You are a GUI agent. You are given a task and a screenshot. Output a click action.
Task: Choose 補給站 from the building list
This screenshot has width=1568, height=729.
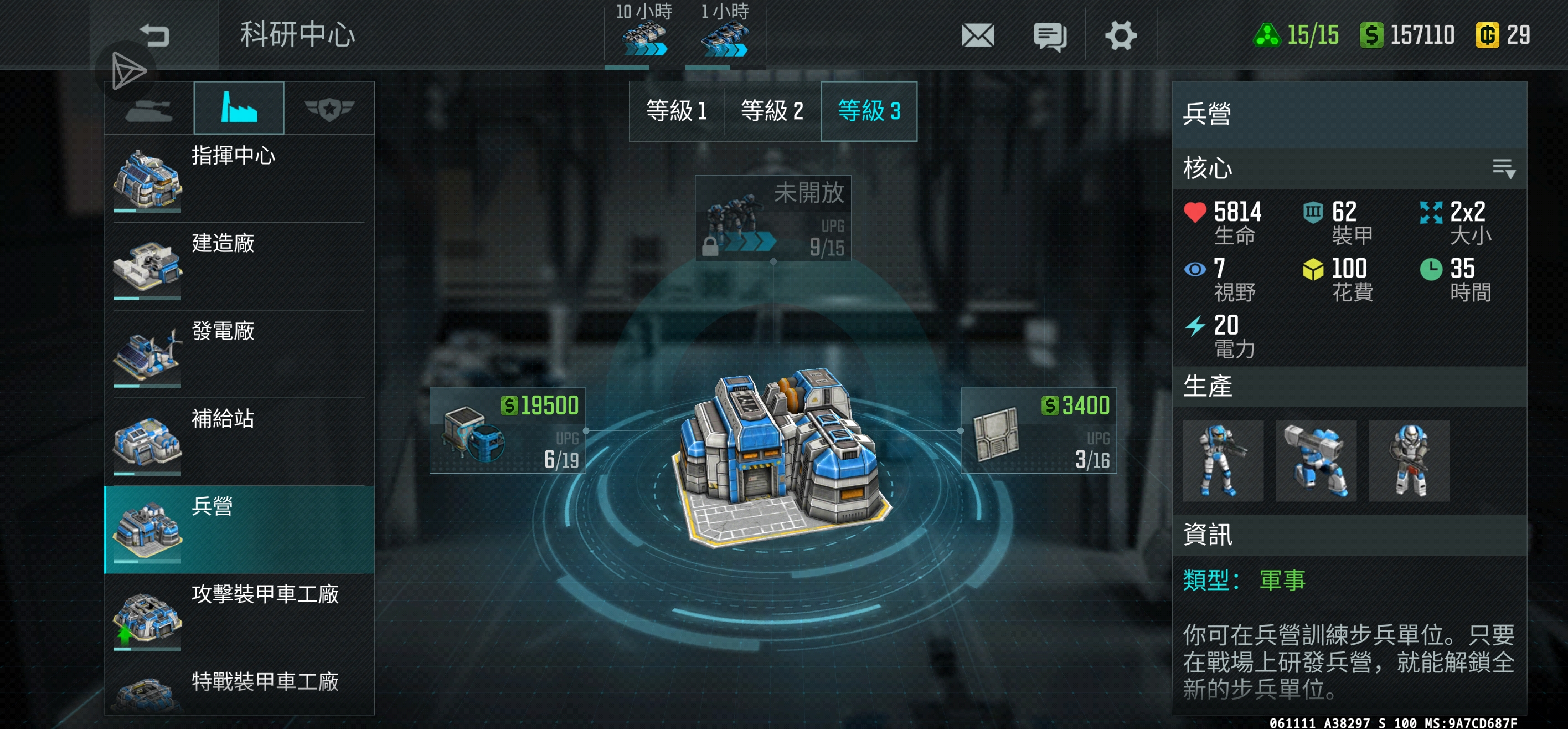[239, 441]
